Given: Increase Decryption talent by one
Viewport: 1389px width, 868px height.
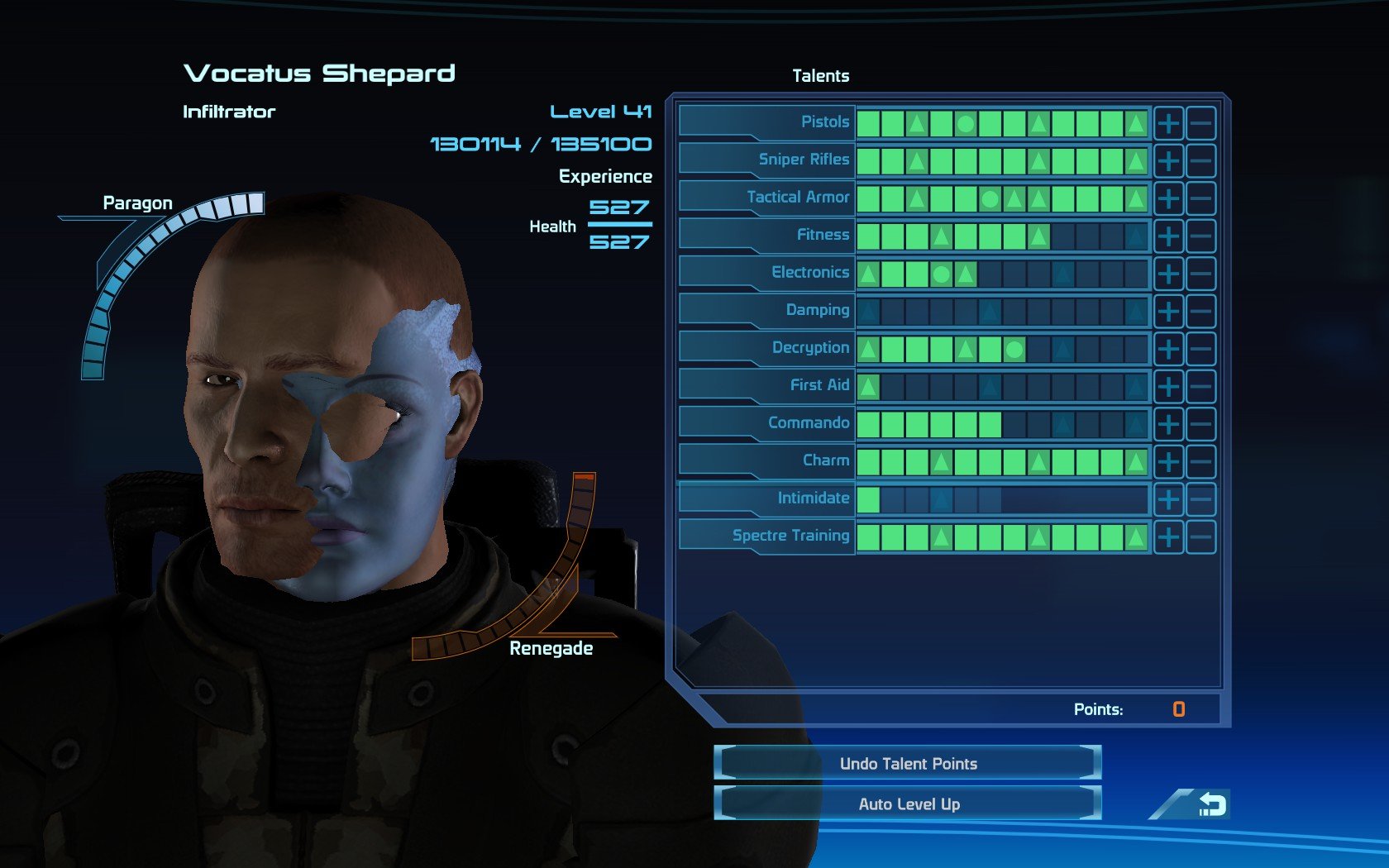Looking at the screenshot, I should point(1168,349).
